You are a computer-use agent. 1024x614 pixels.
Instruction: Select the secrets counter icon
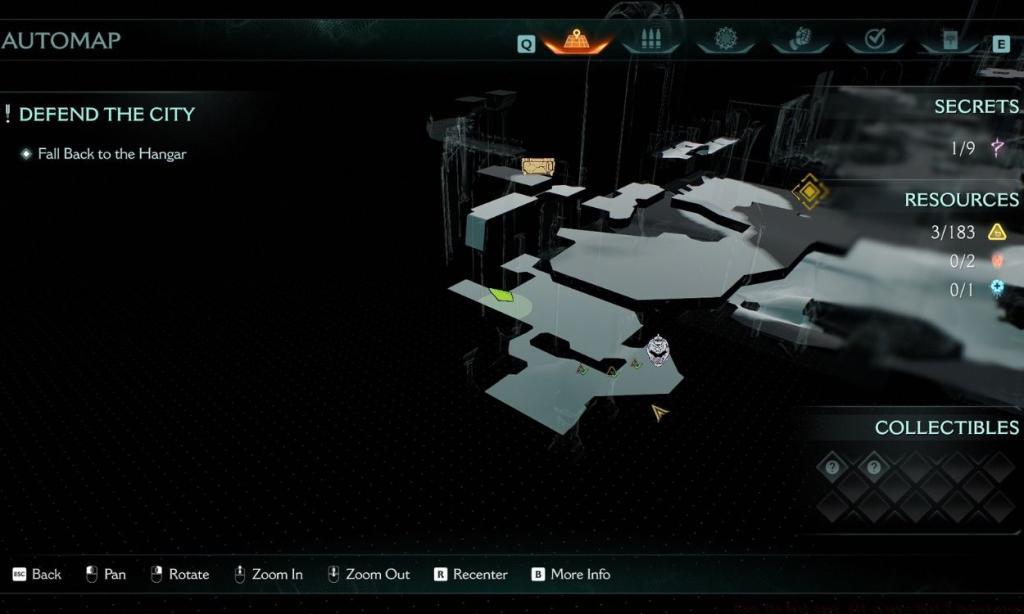pyautogui.click(x=996, y=148)
